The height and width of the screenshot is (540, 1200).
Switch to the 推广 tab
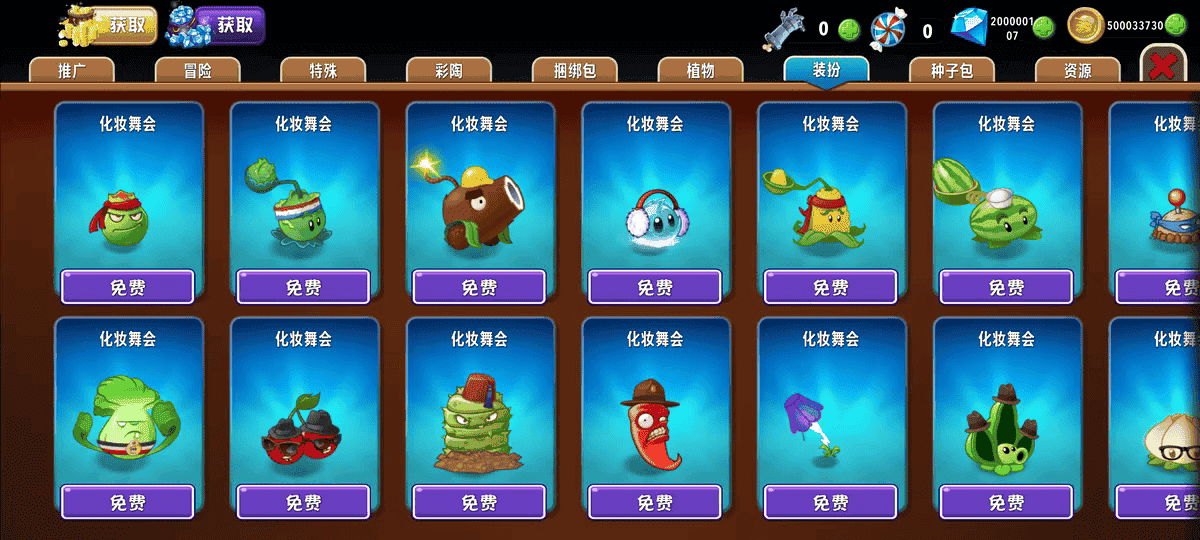coord(71,70)
